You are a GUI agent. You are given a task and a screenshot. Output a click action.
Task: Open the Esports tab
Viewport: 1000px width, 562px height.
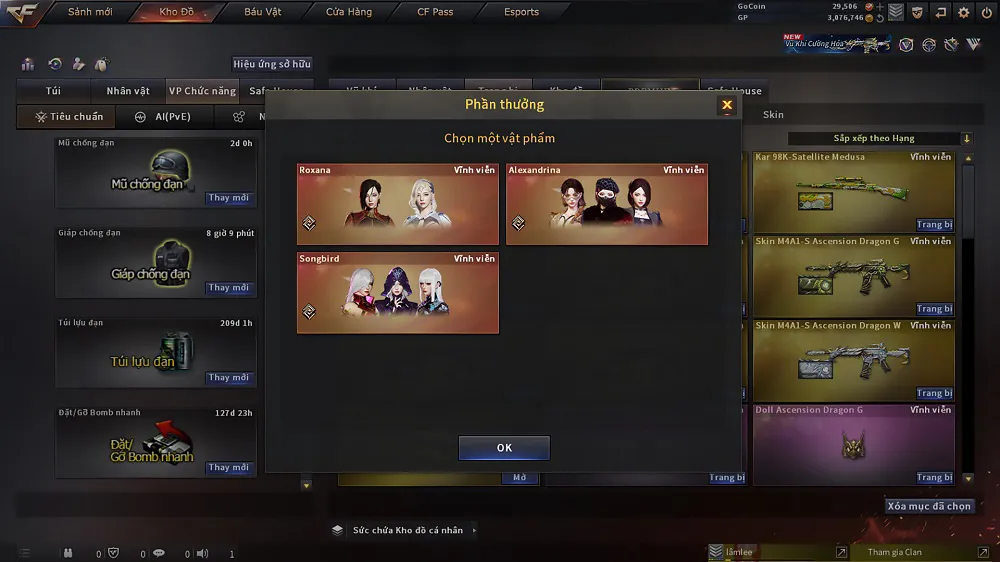pyautogui.click(x=521, y=12)
